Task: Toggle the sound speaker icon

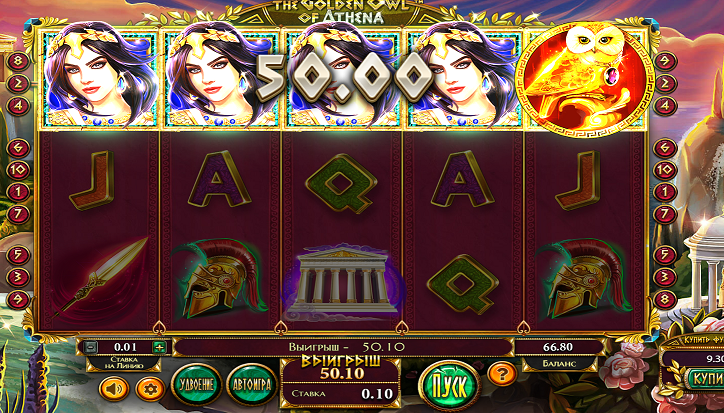Action: coord(112,386)
